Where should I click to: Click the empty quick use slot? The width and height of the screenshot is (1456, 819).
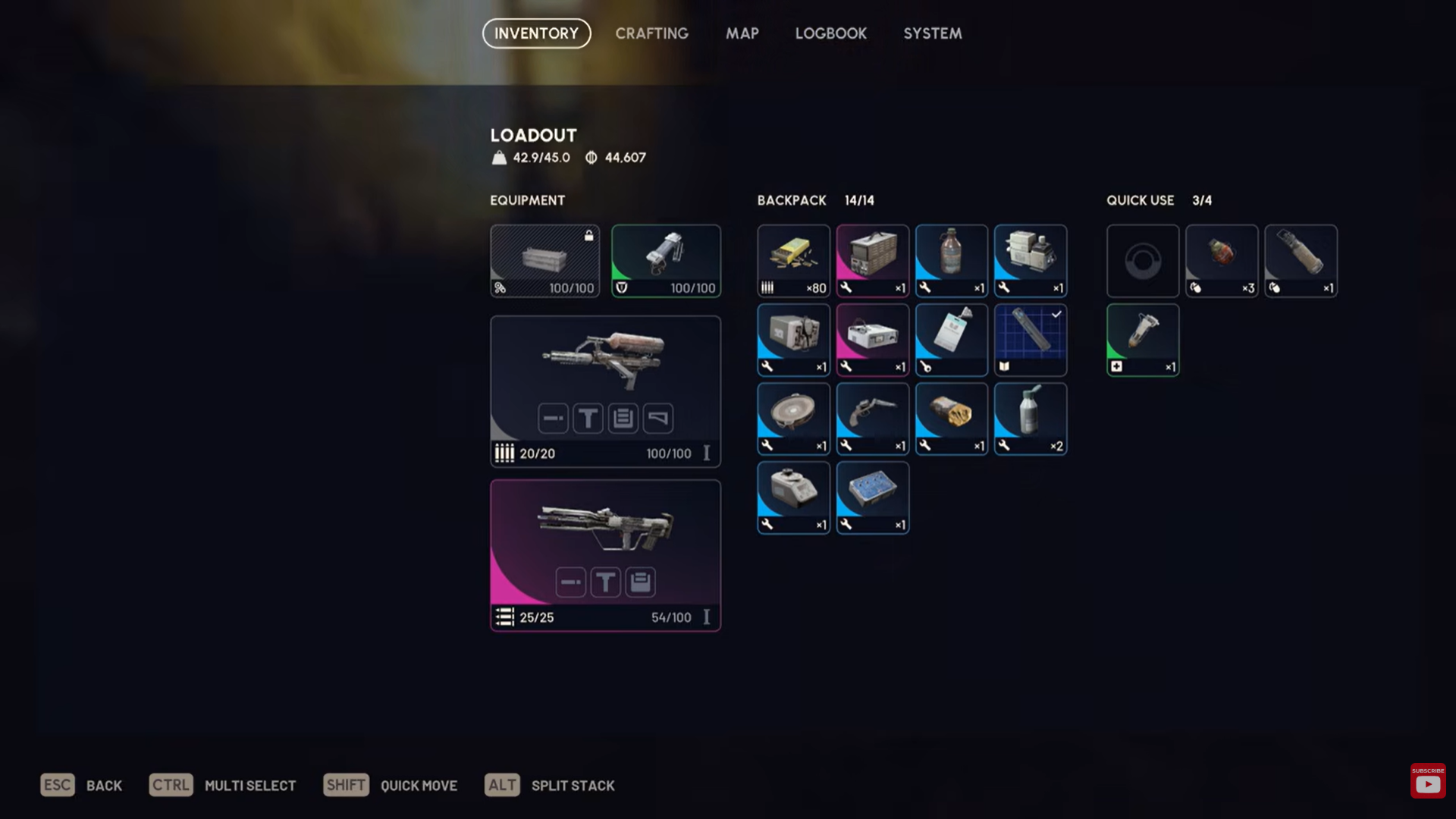(x=1142, y=260)
